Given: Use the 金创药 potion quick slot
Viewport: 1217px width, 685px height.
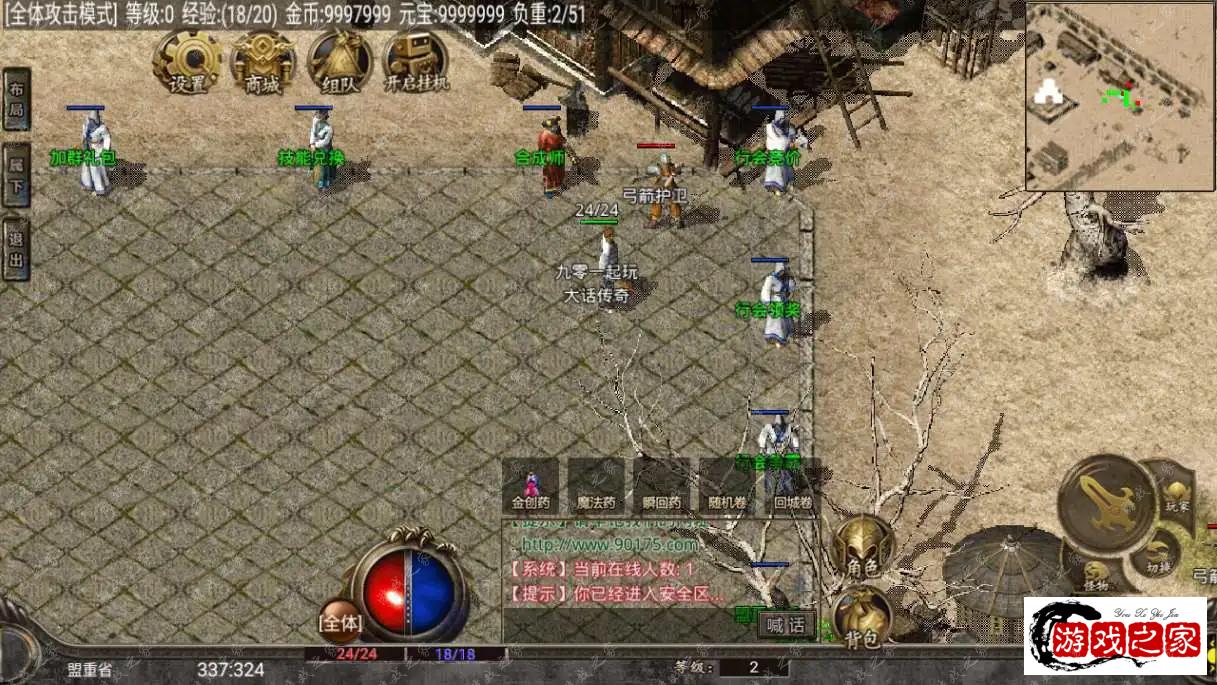Looking at the screenshot, I should (x=531, y=486).
